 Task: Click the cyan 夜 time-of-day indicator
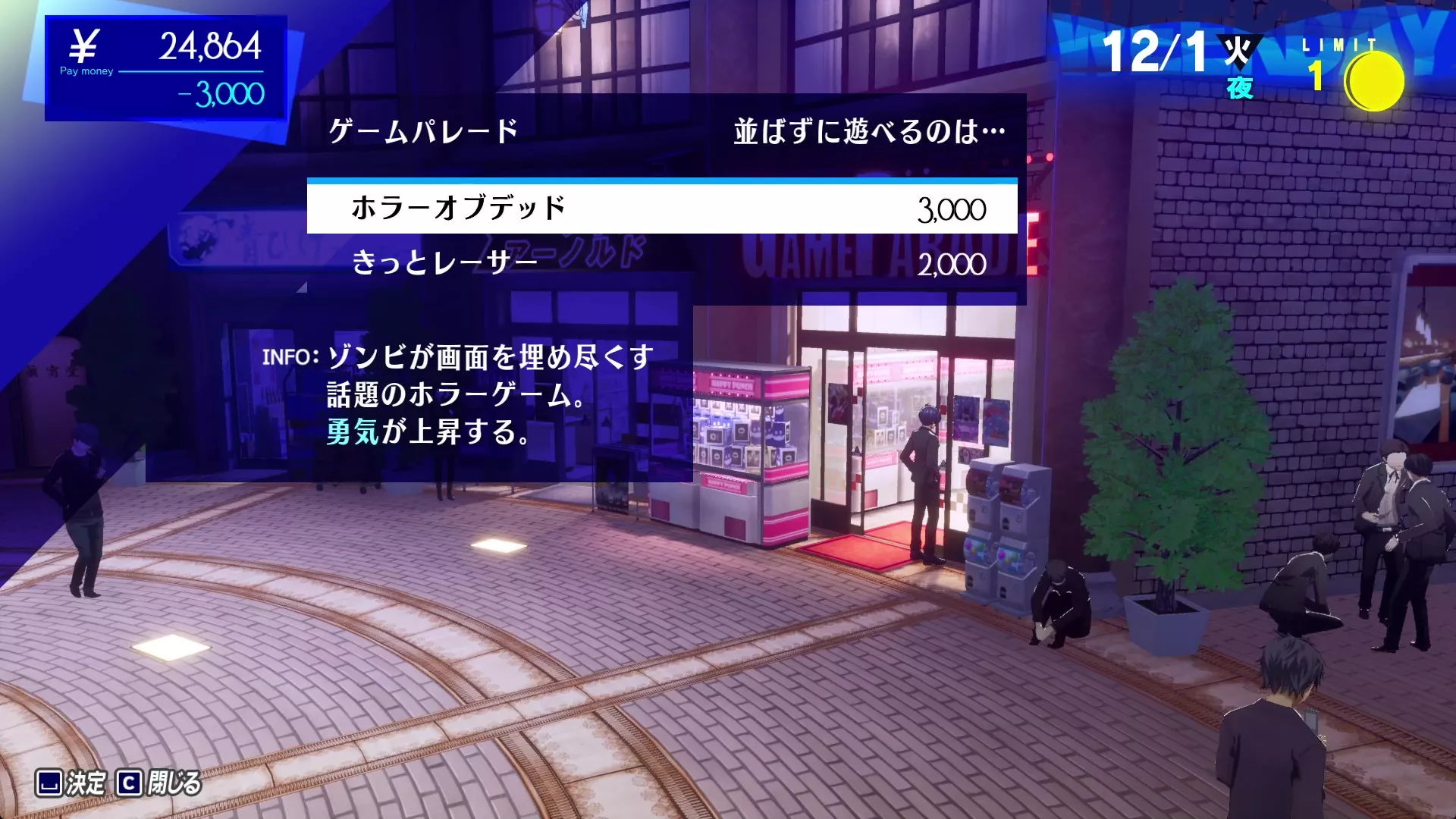1239,87
